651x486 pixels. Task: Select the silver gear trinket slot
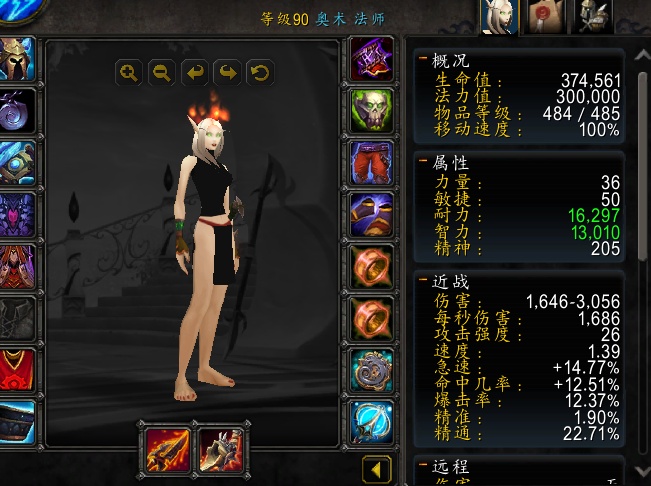[x=371, y=370]
